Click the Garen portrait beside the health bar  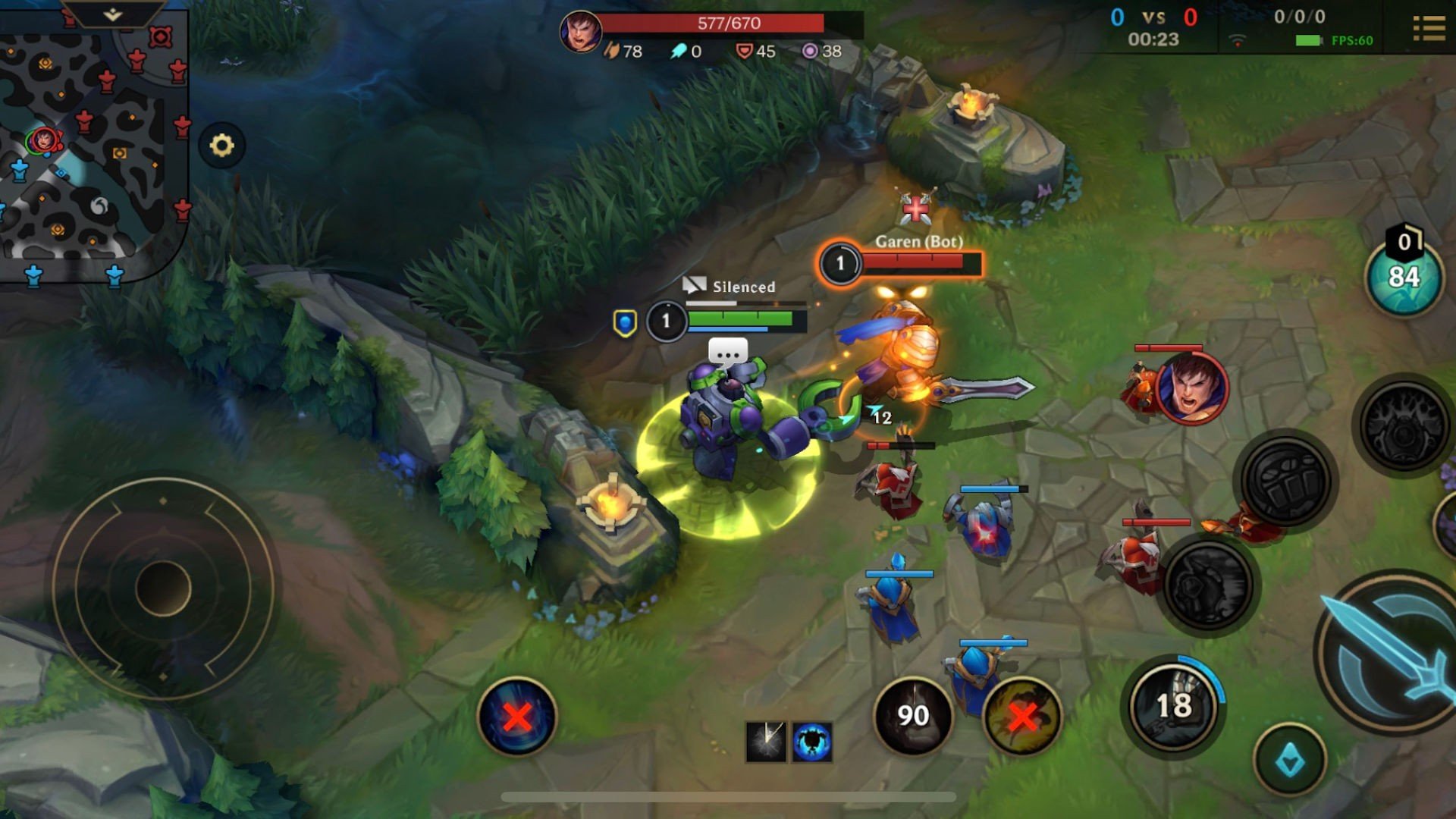coord(581,32)
